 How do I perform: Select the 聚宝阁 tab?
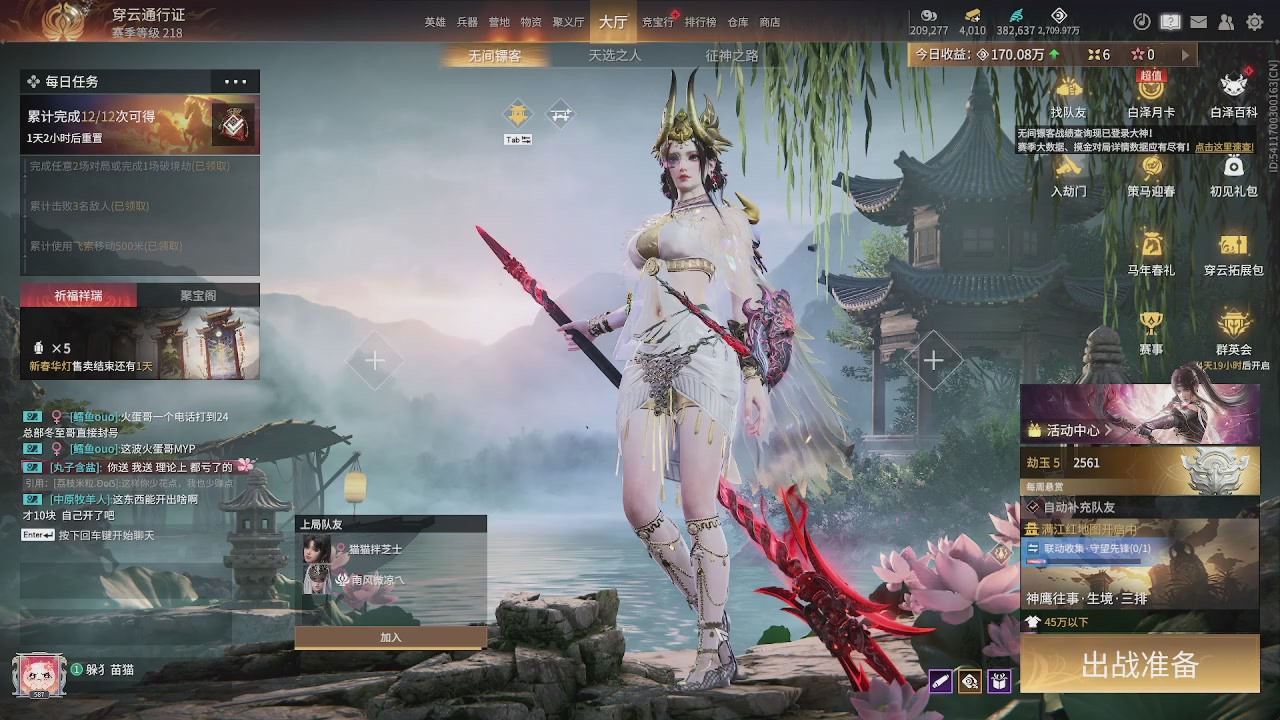(x=198, y=295)
